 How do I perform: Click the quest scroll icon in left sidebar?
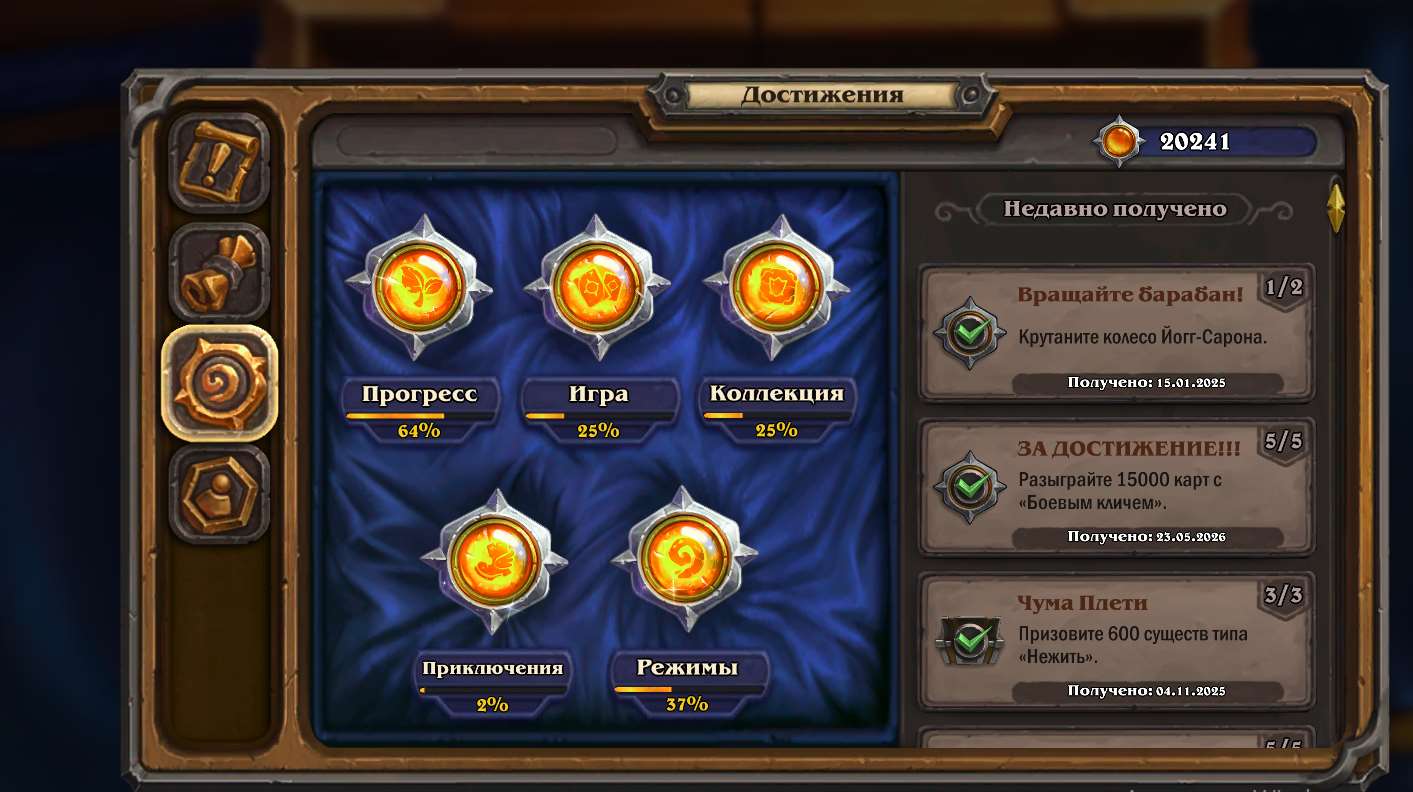(218, 160)
